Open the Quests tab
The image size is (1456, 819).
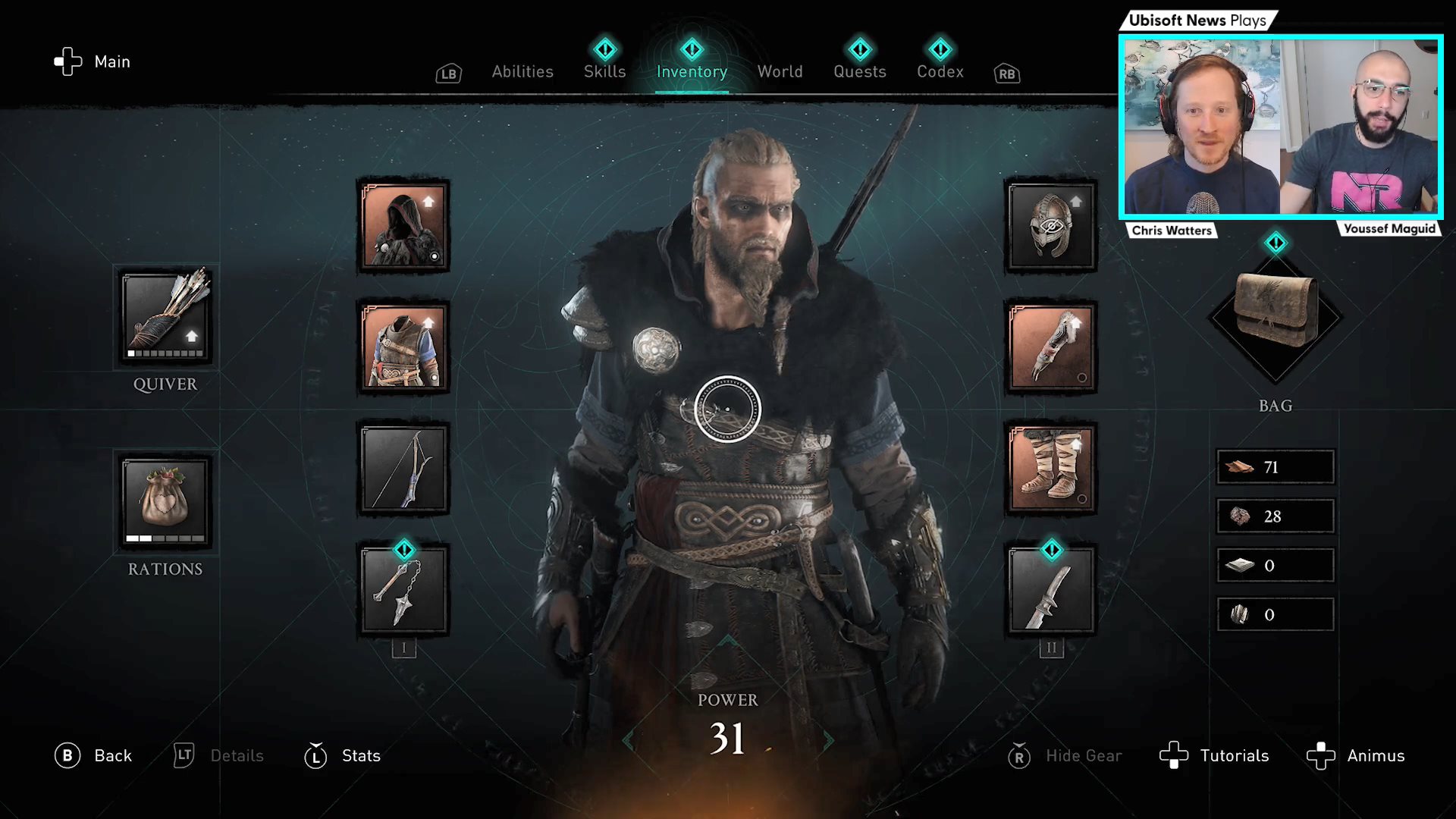click(x=859, y=72)
